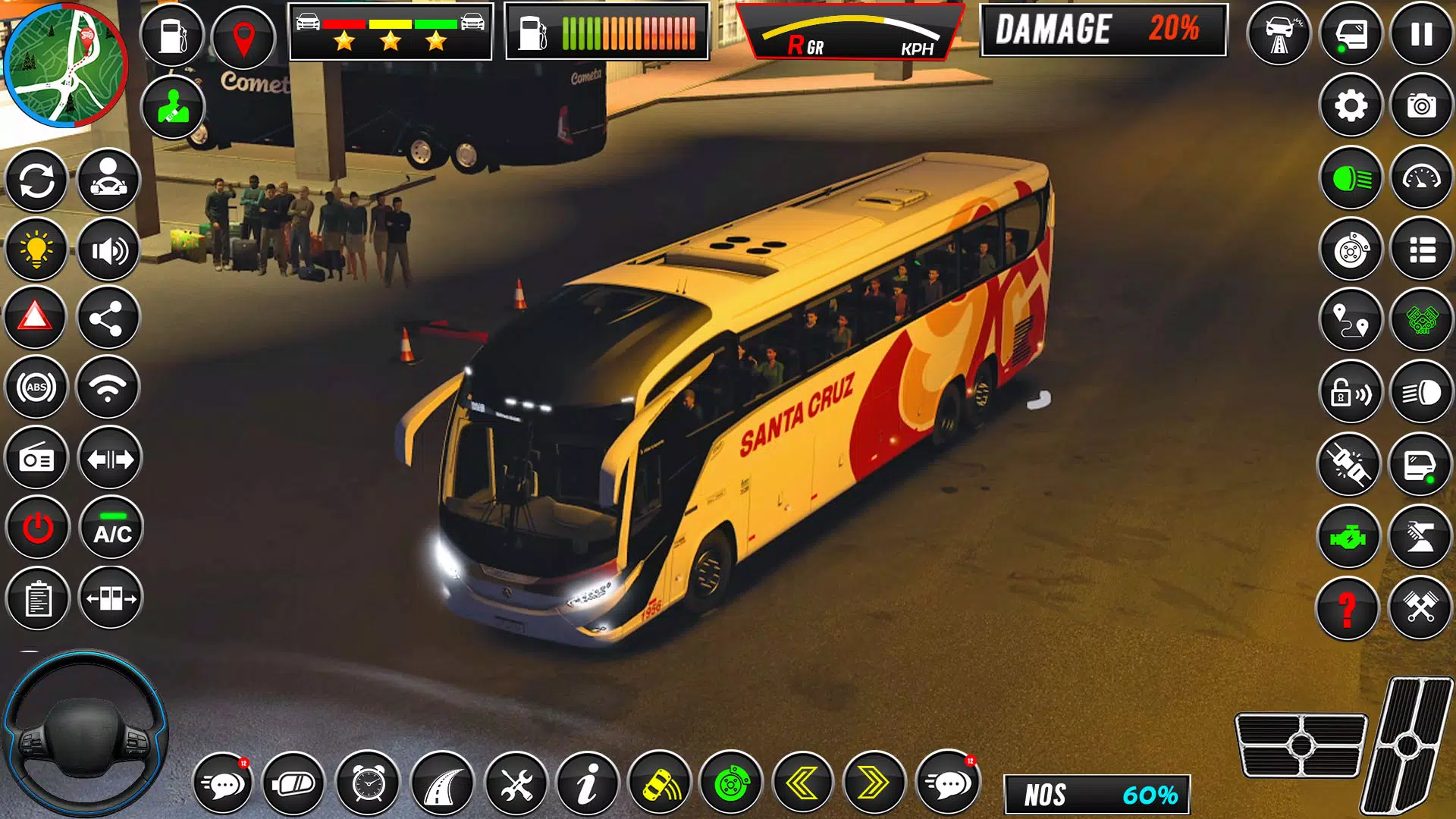Select the radio icon on left panel
The image size is (1456, 819).
click(x=35, y=458)
